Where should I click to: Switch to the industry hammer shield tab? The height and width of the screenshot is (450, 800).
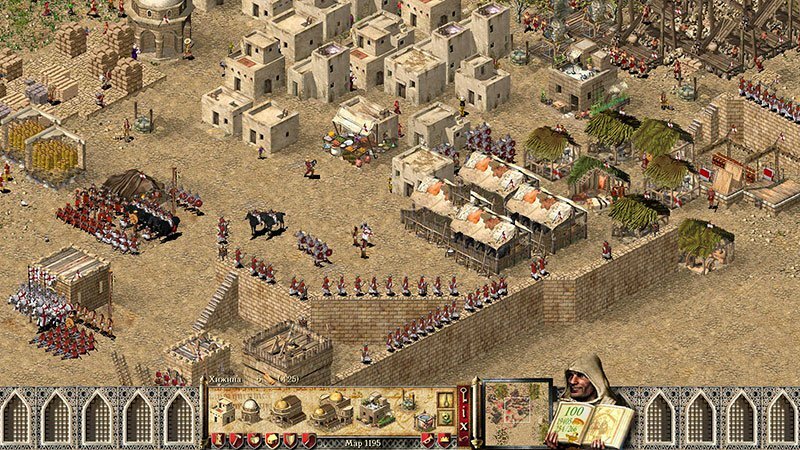pyautogui.click(x=235, y=441)
